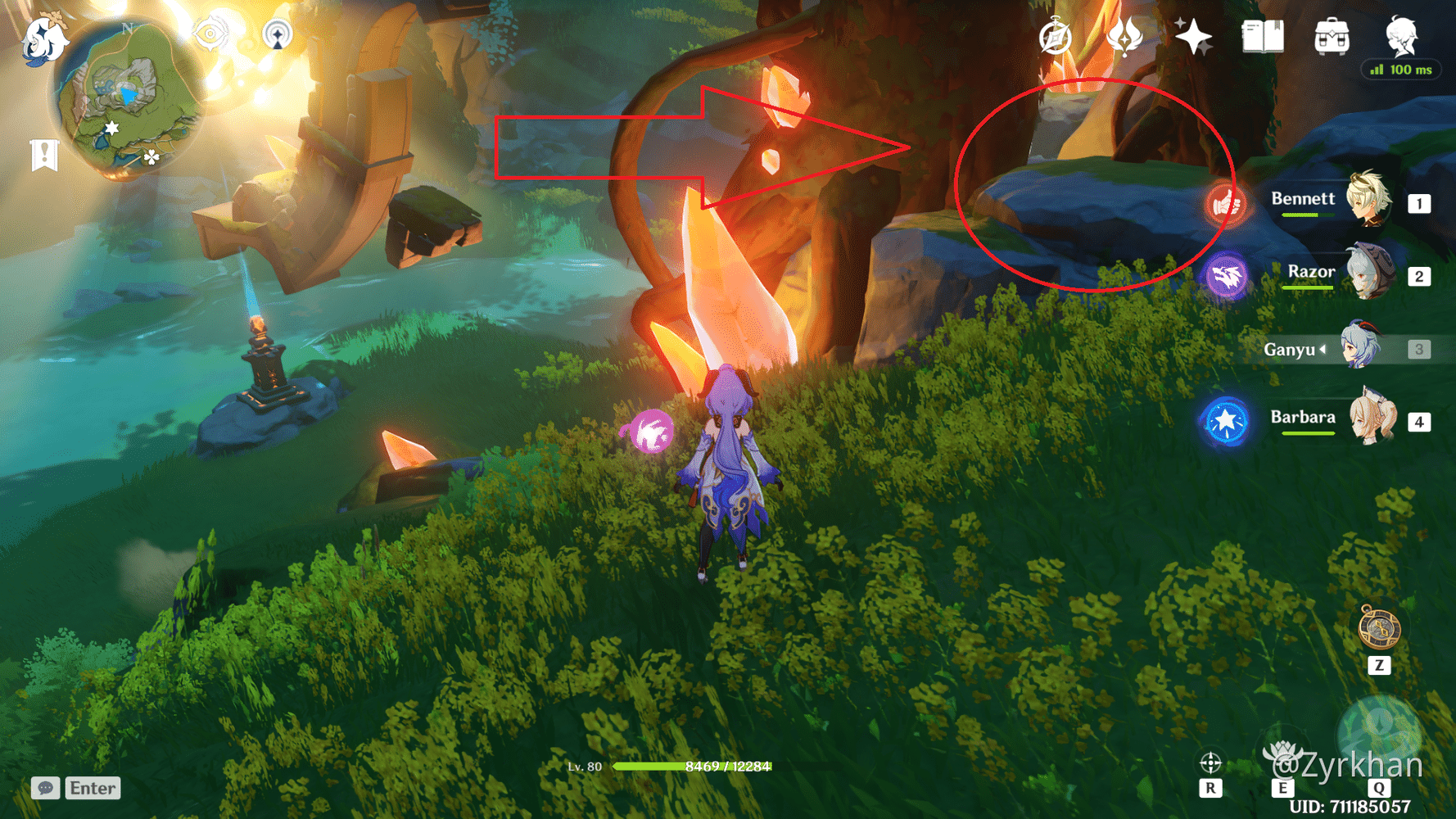Toggle the quest navigation eye icon
This screenshot has height=819, width=1456.
210,34
